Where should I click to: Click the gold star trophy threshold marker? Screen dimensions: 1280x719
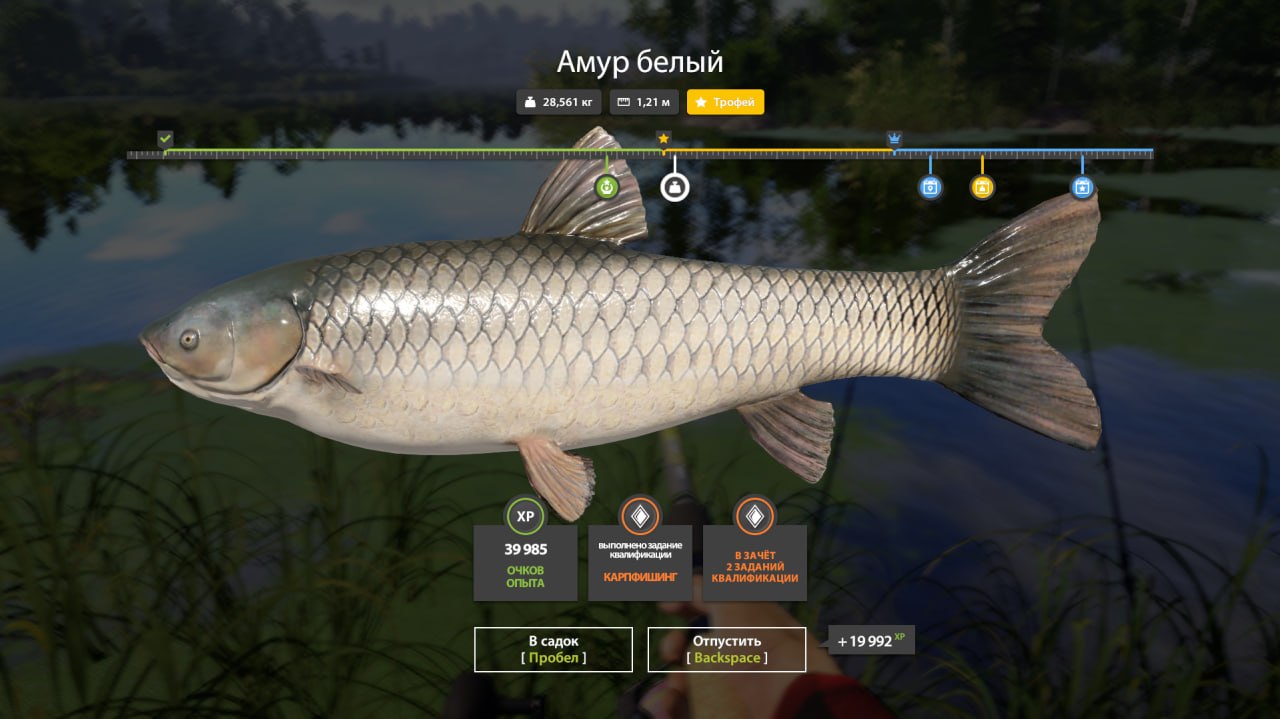(663, 138)
